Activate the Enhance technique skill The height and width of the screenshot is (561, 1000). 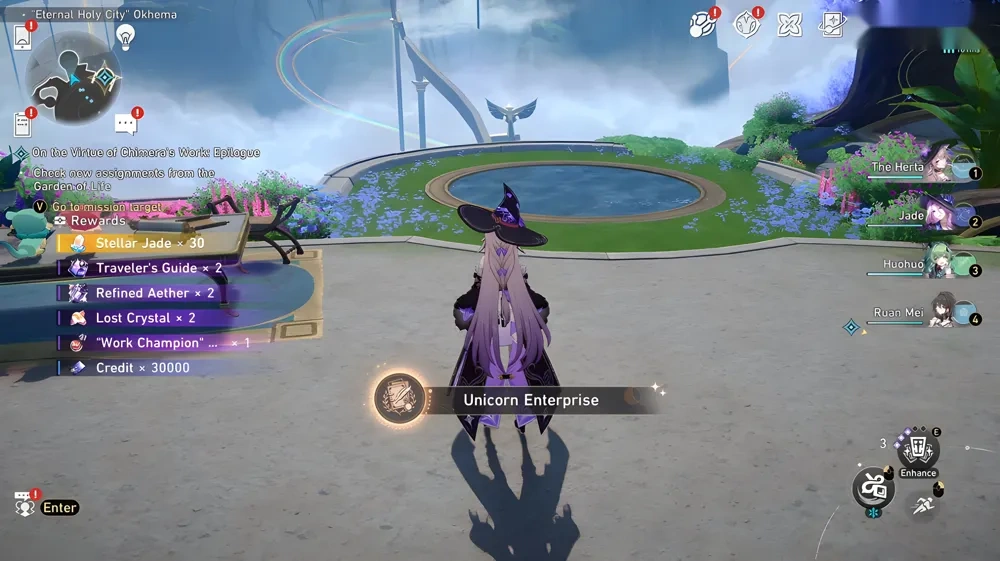[x=917, y=452]
